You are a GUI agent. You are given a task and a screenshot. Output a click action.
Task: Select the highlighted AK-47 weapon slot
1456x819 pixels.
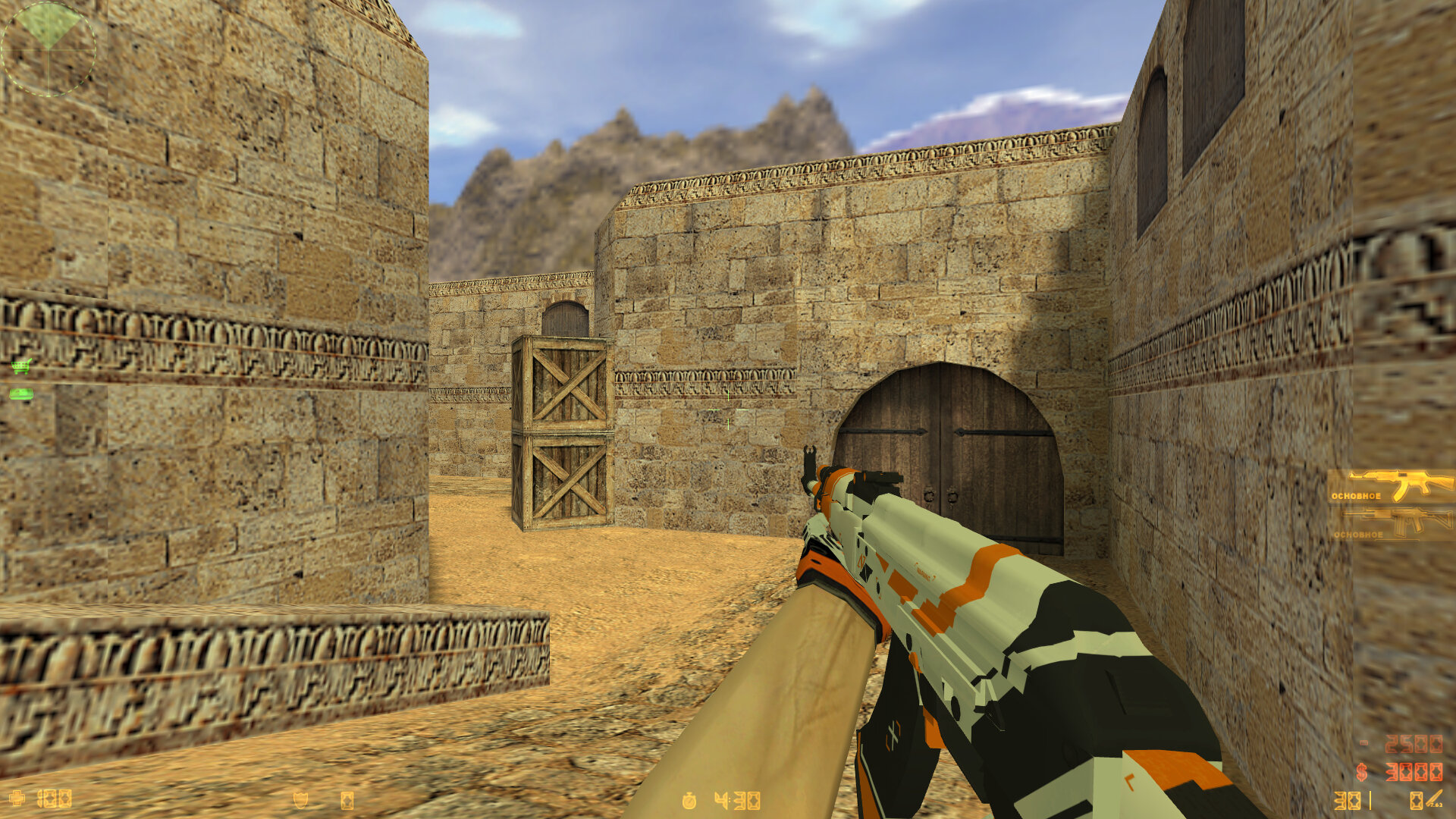pyautogui.click(x=1392, y=486)
